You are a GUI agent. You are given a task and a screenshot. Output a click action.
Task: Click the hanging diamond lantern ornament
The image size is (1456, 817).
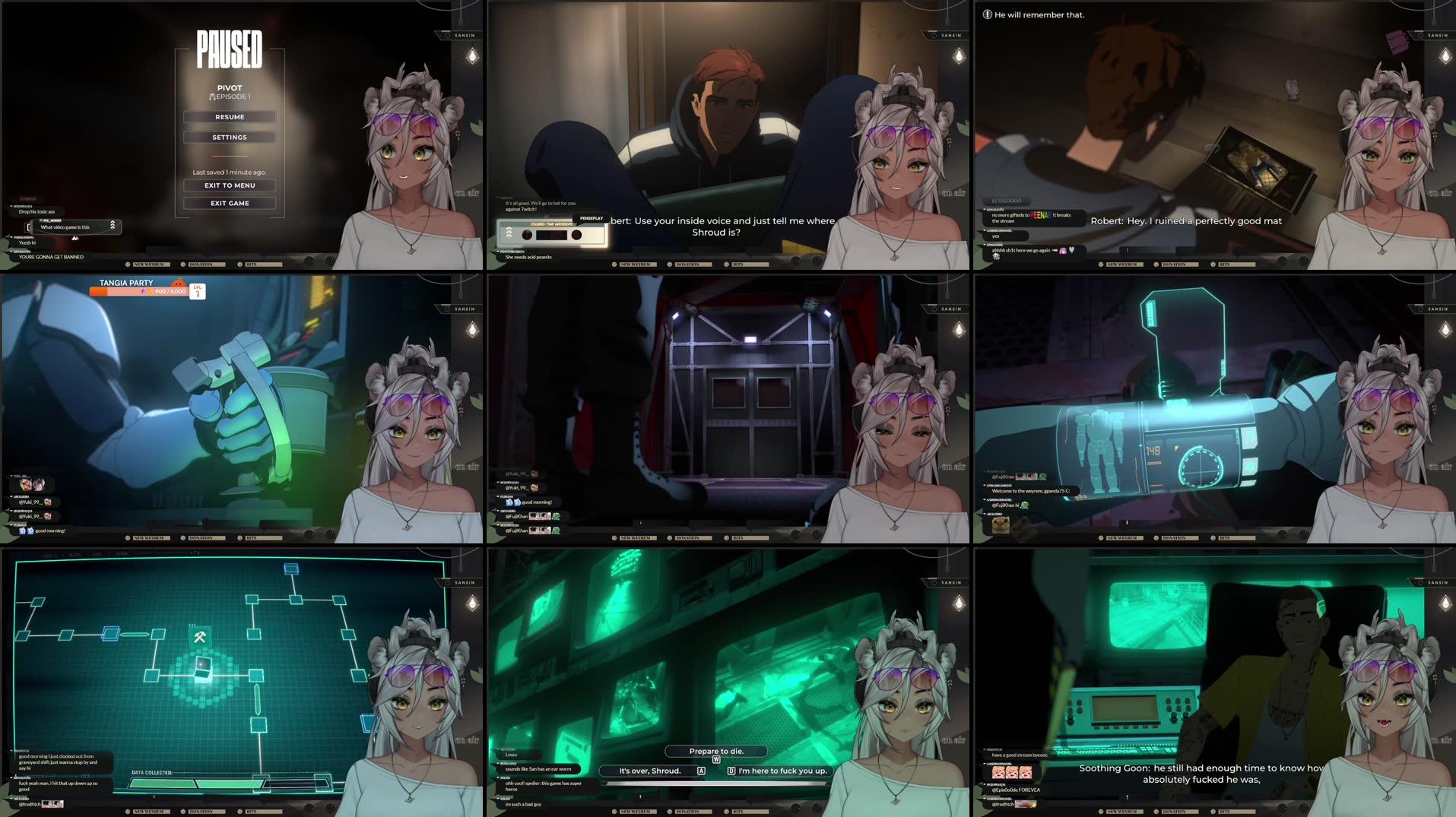tap(472, 56)
